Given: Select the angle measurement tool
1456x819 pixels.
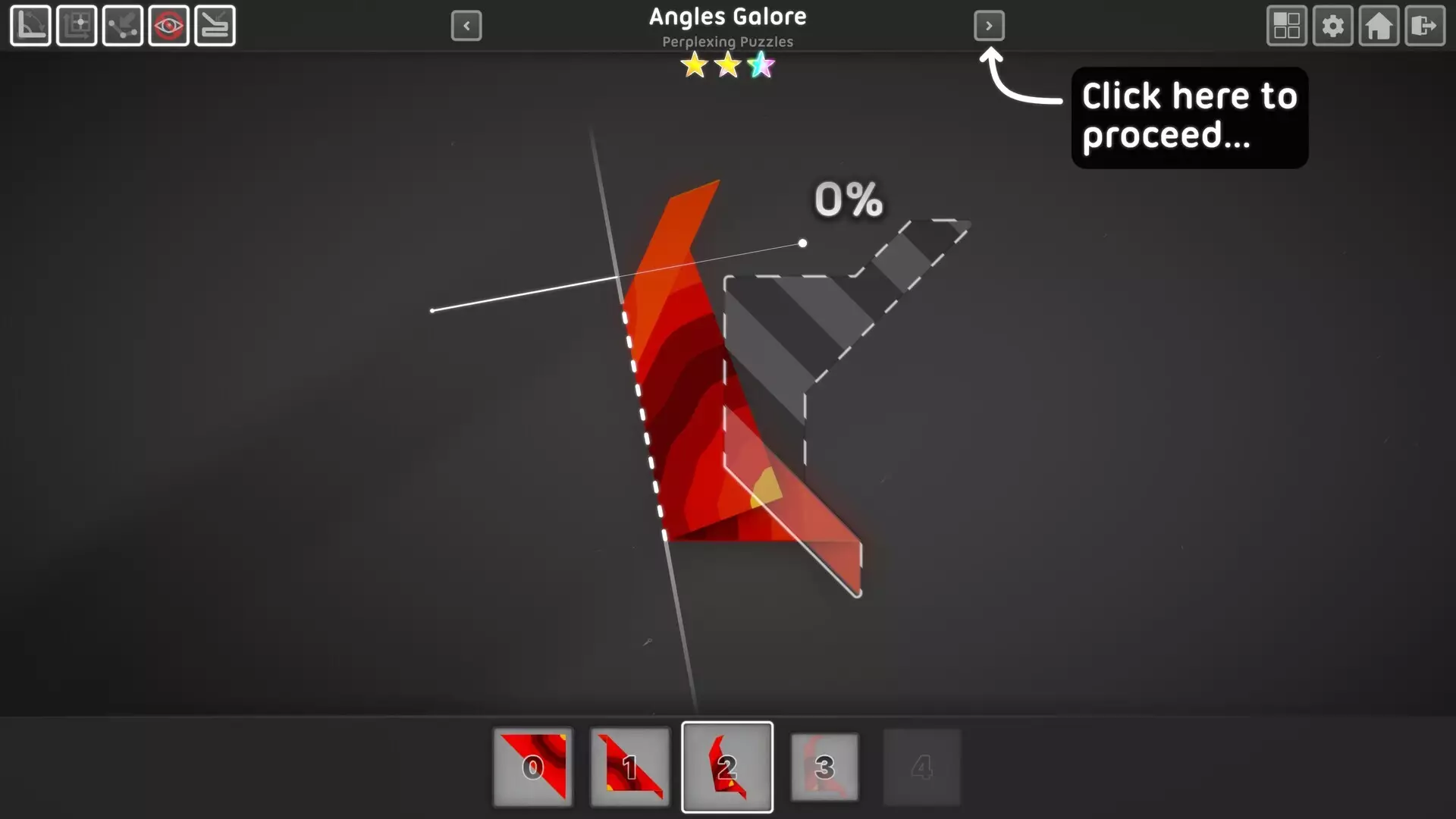Looking at the screenshot, I should [x=30, y=26].
